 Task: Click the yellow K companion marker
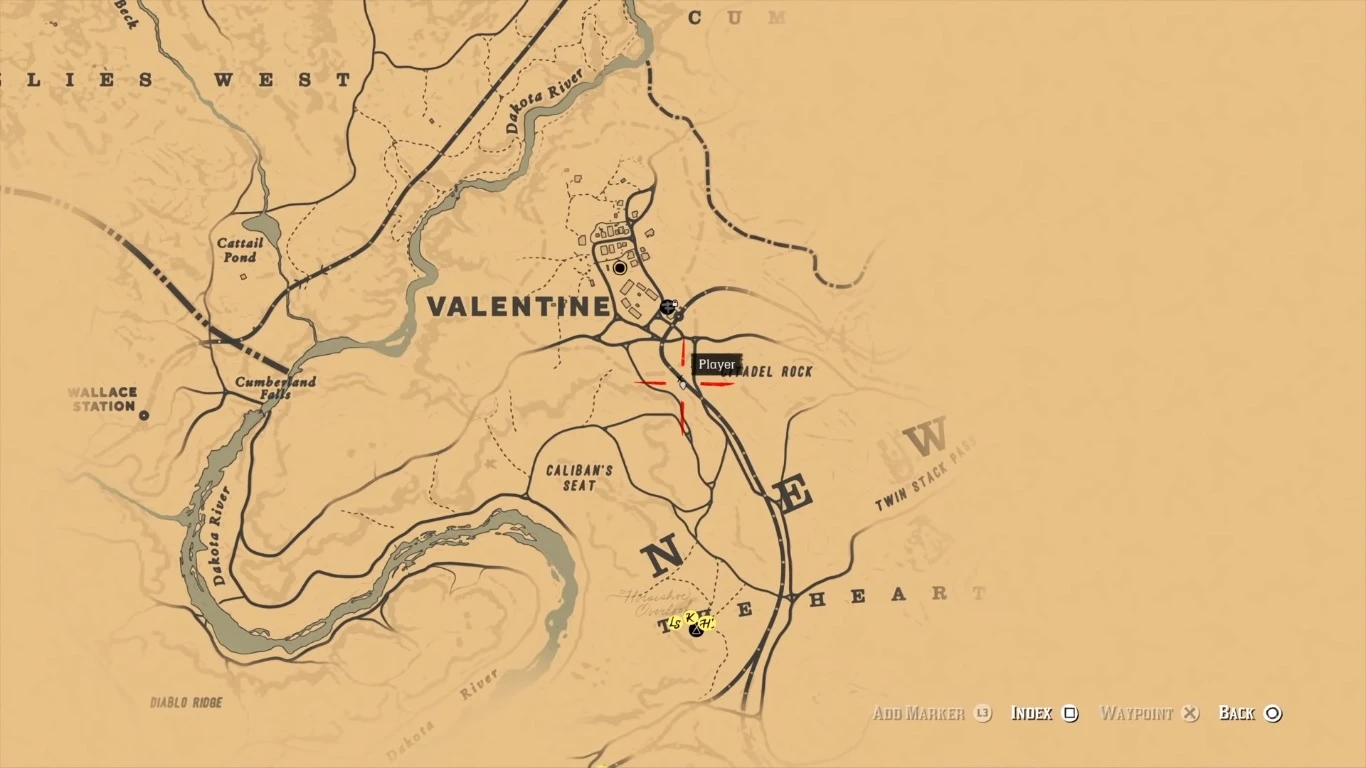point(690,617)
